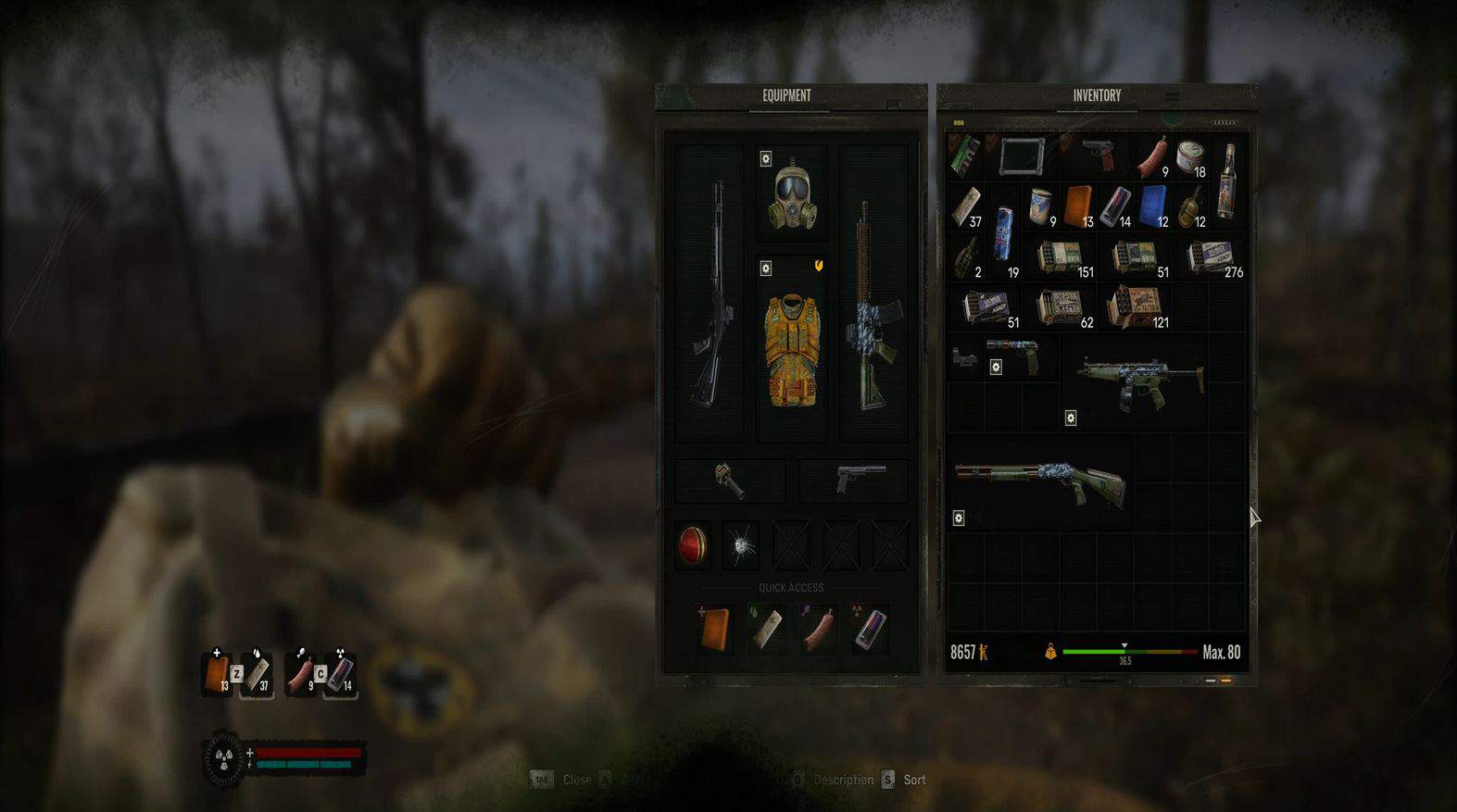Image resolution: width=1457 pixels, height=812 pixels.
Task: Select the canned food stack of 18
Action: pyautogui.click(x=1190, y=157)
